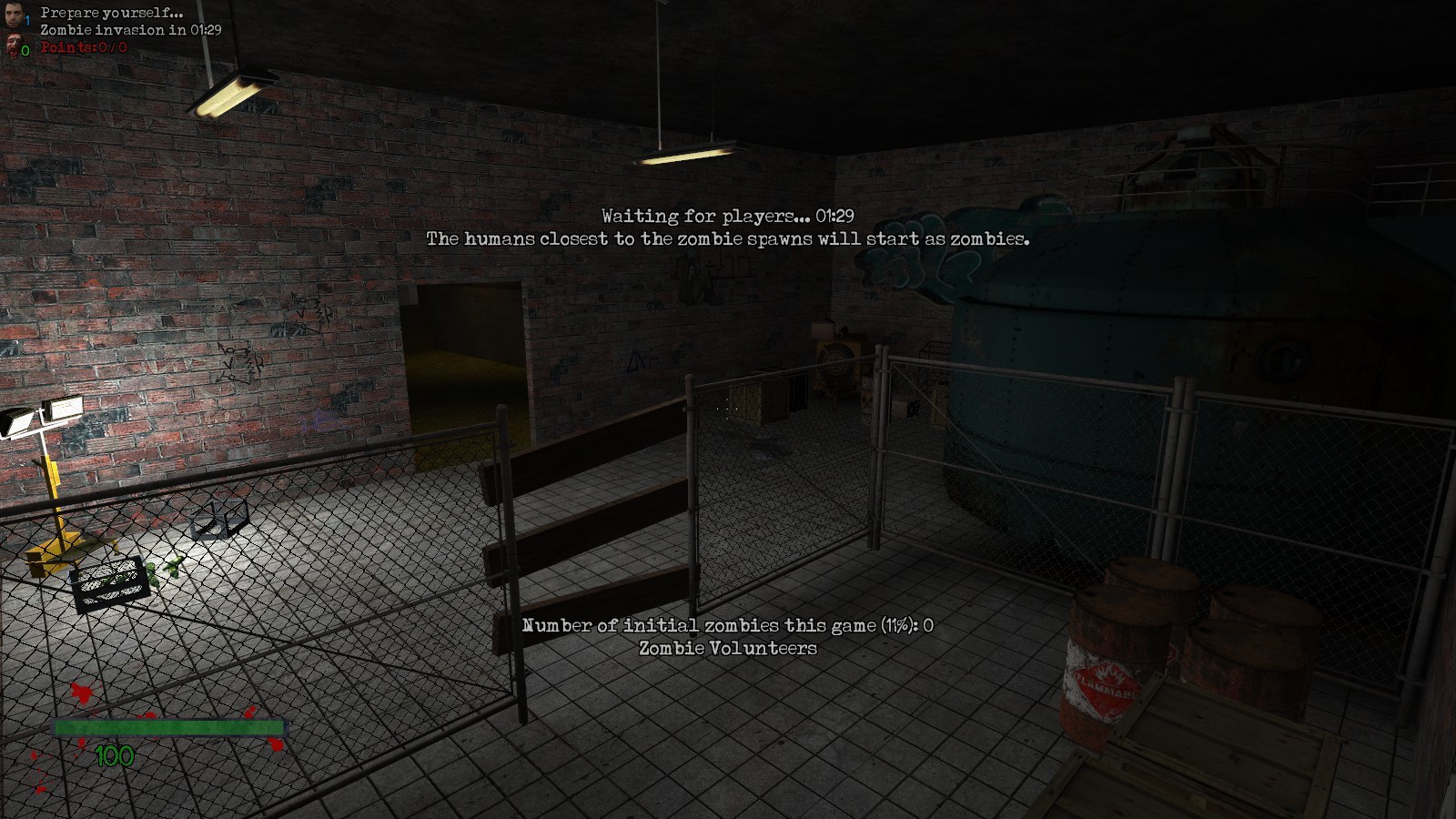Expand the Waiting for players message
Screen dimensions: 1456x819
(x=728, y=216)
